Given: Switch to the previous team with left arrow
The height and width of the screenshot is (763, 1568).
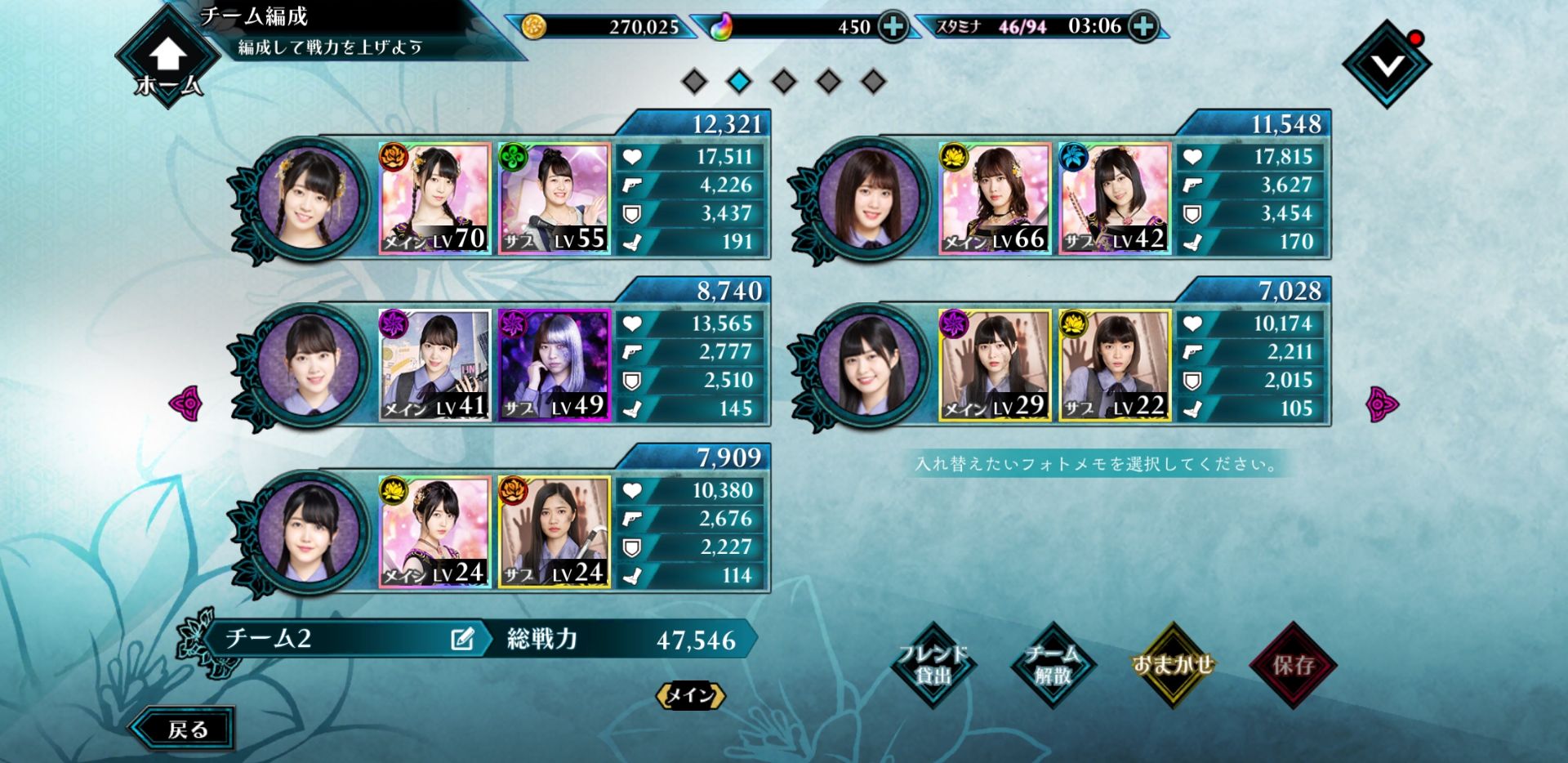Looking at the screenshot, I should [x=185, y=404].
